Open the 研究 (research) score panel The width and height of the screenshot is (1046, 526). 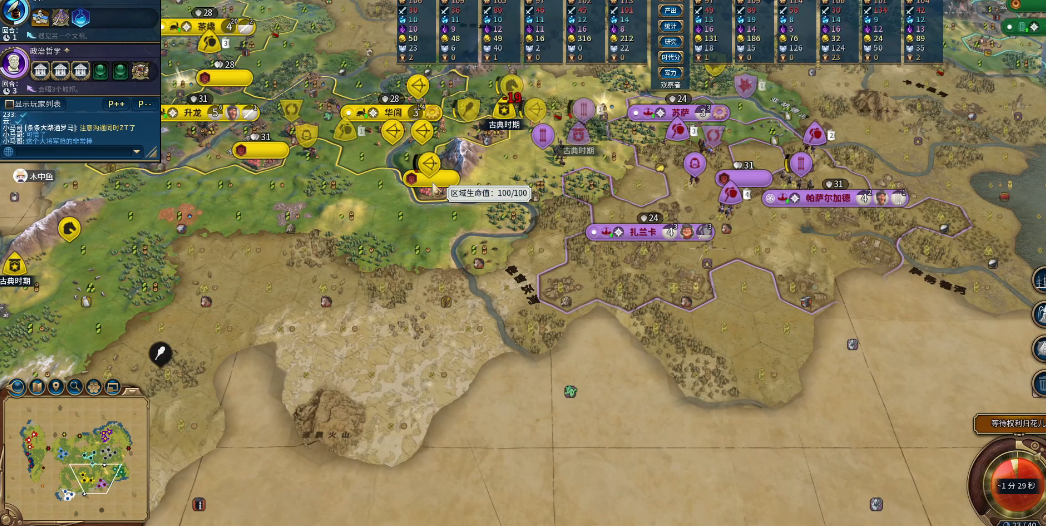coord(671,41)
